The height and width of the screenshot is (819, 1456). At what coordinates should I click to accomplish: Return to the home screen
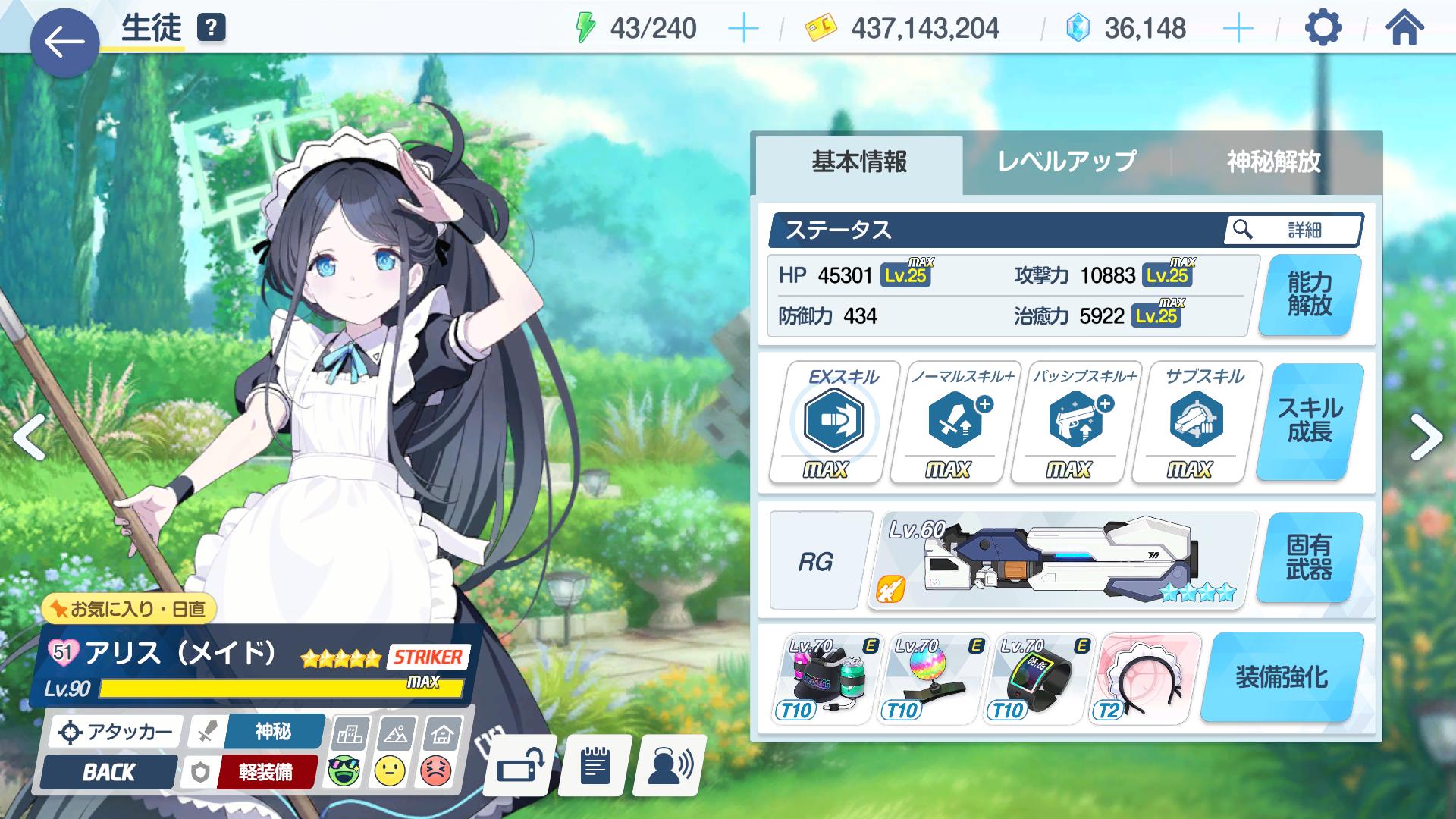click(x=1404, y=29)
